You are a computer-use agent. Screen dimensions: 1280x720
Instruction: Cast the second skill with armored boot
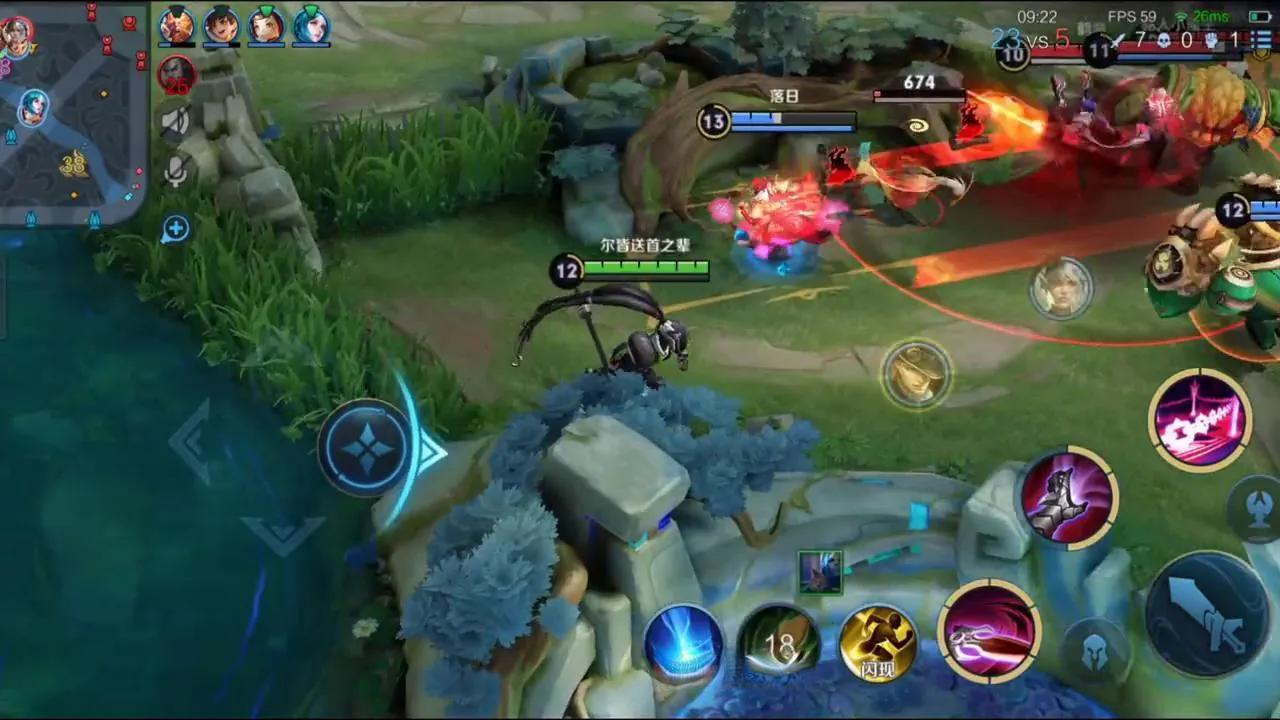(1069, 497)
